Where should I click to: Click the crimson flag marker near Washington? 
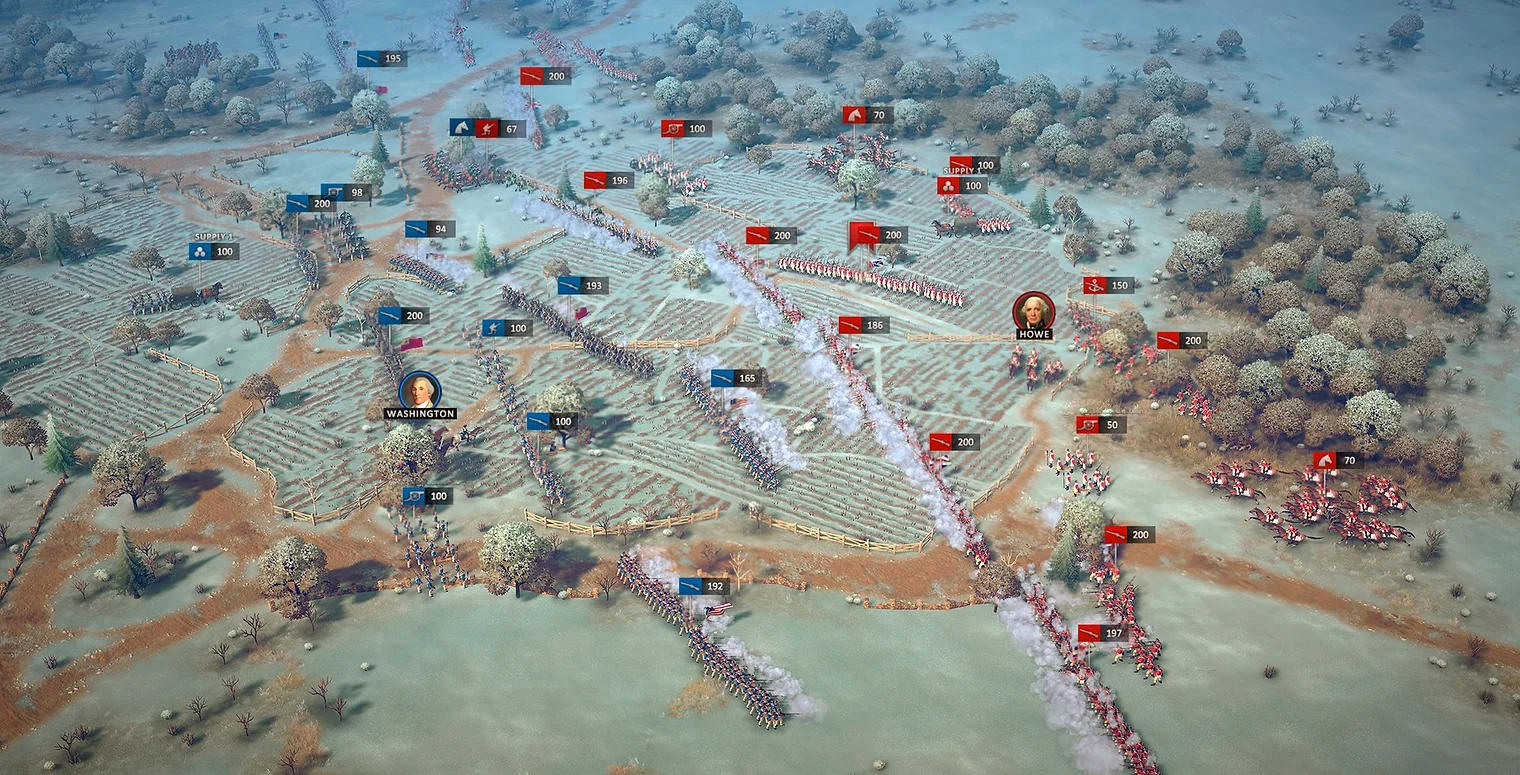coord(412,344)
